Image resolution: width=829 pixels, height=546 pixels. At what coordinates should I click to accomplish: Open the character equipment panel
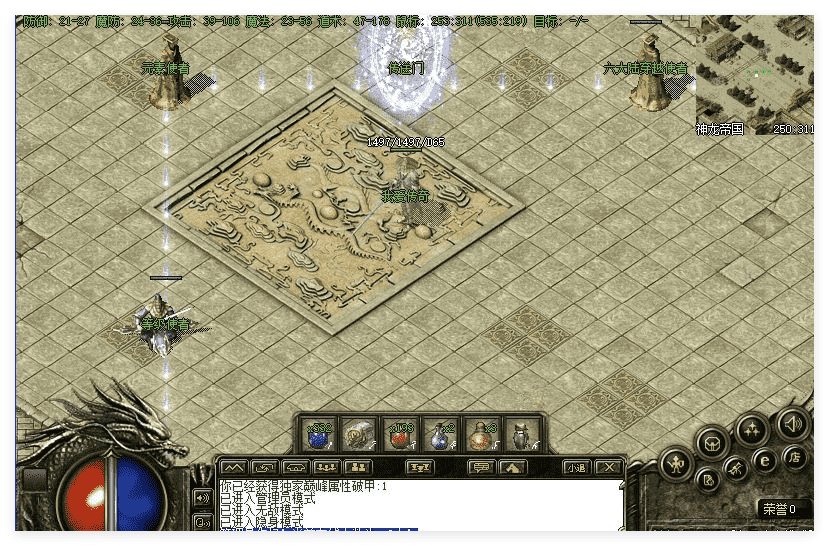tap(676, 464)
